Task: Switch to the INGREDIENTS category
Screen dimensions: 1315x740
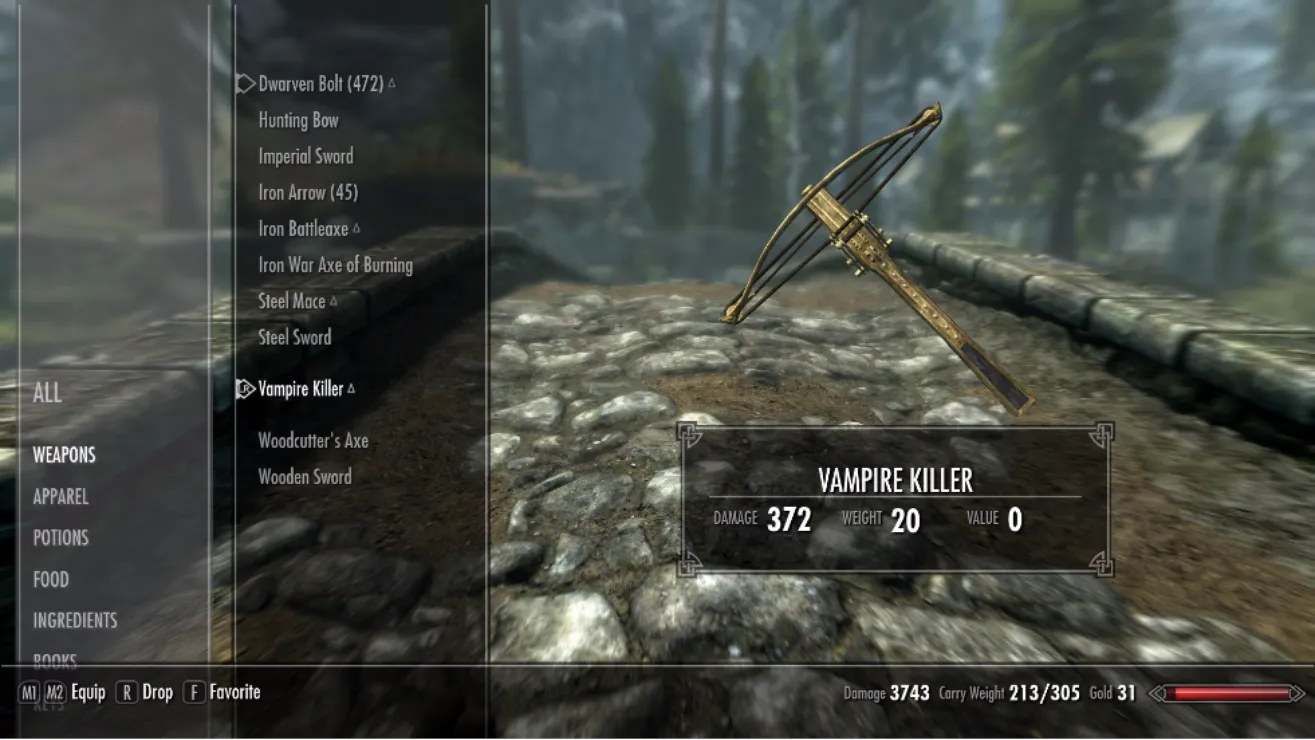Action: click(x=75, y=621)
